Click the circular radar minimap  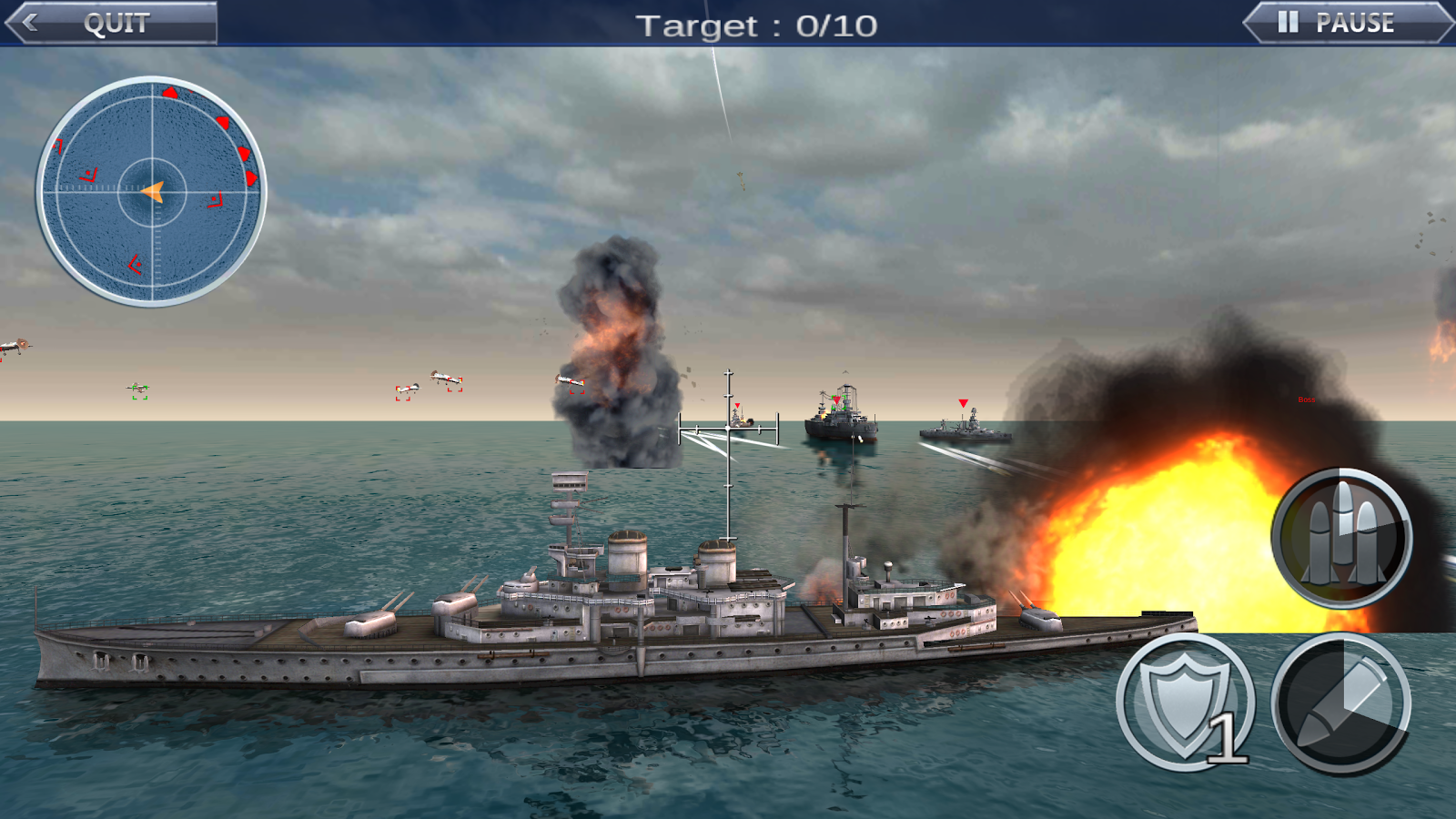[151, 192]
